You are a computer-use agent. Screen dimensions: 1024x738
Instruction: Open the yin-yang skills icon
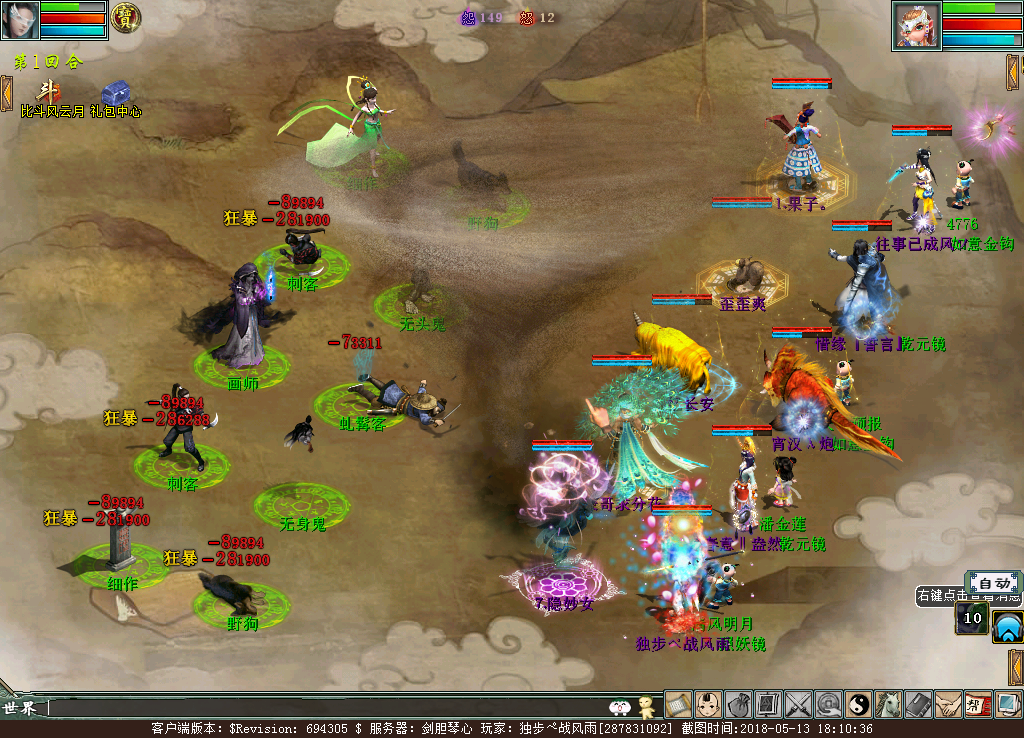click(859, 705)
